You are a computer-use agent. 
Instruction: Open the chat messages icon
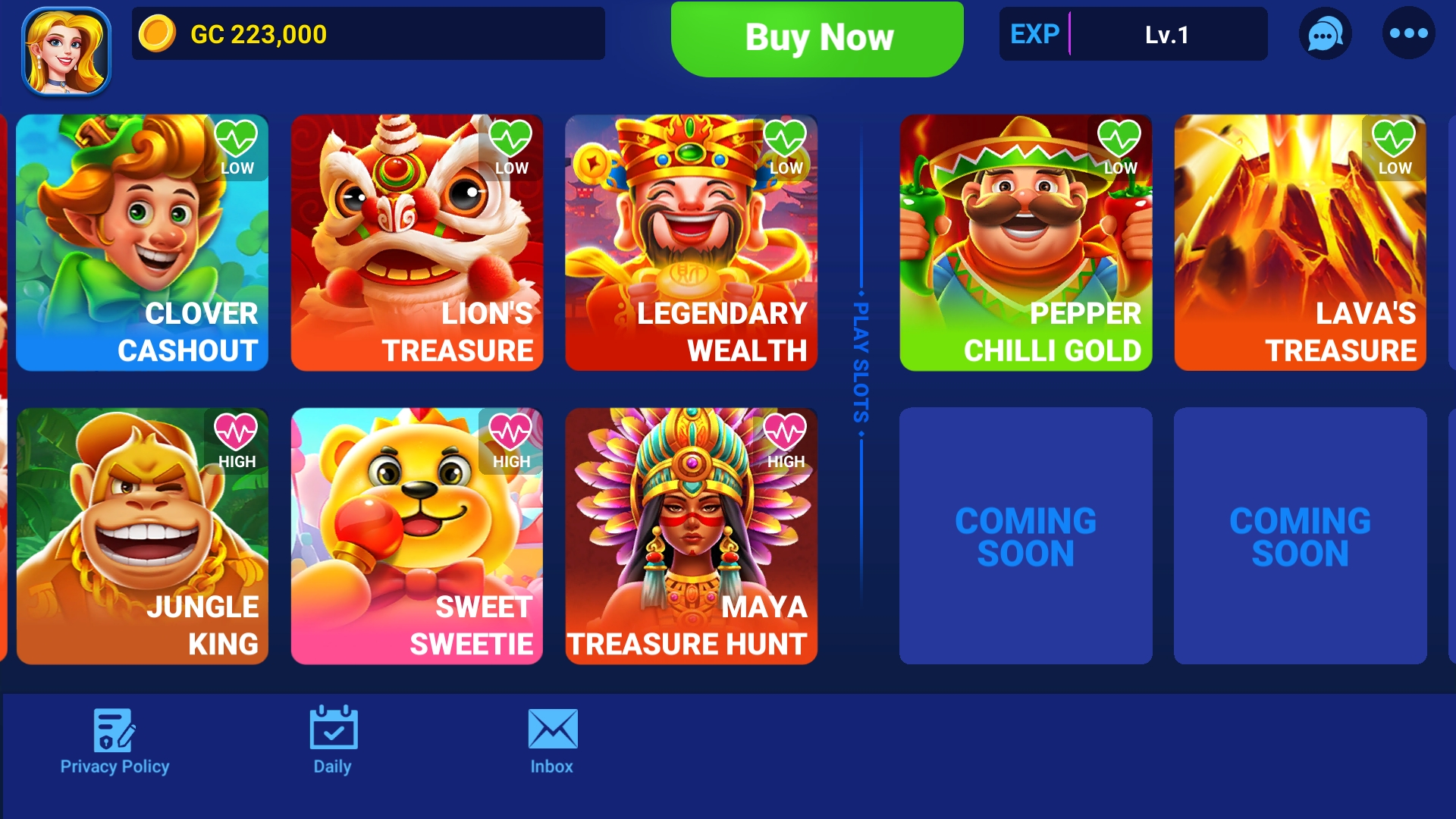1326,34
